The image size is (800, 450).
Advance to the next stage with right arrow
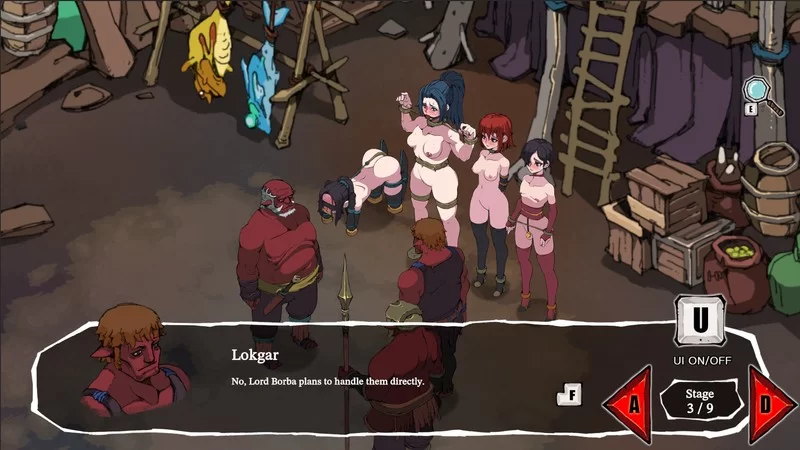click(770, 405)
